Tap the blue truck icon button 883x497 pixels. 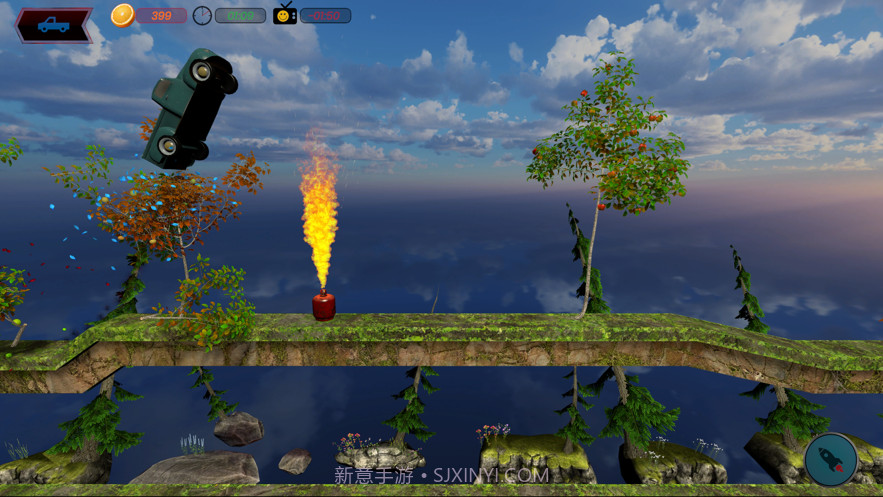pos(54,24)
